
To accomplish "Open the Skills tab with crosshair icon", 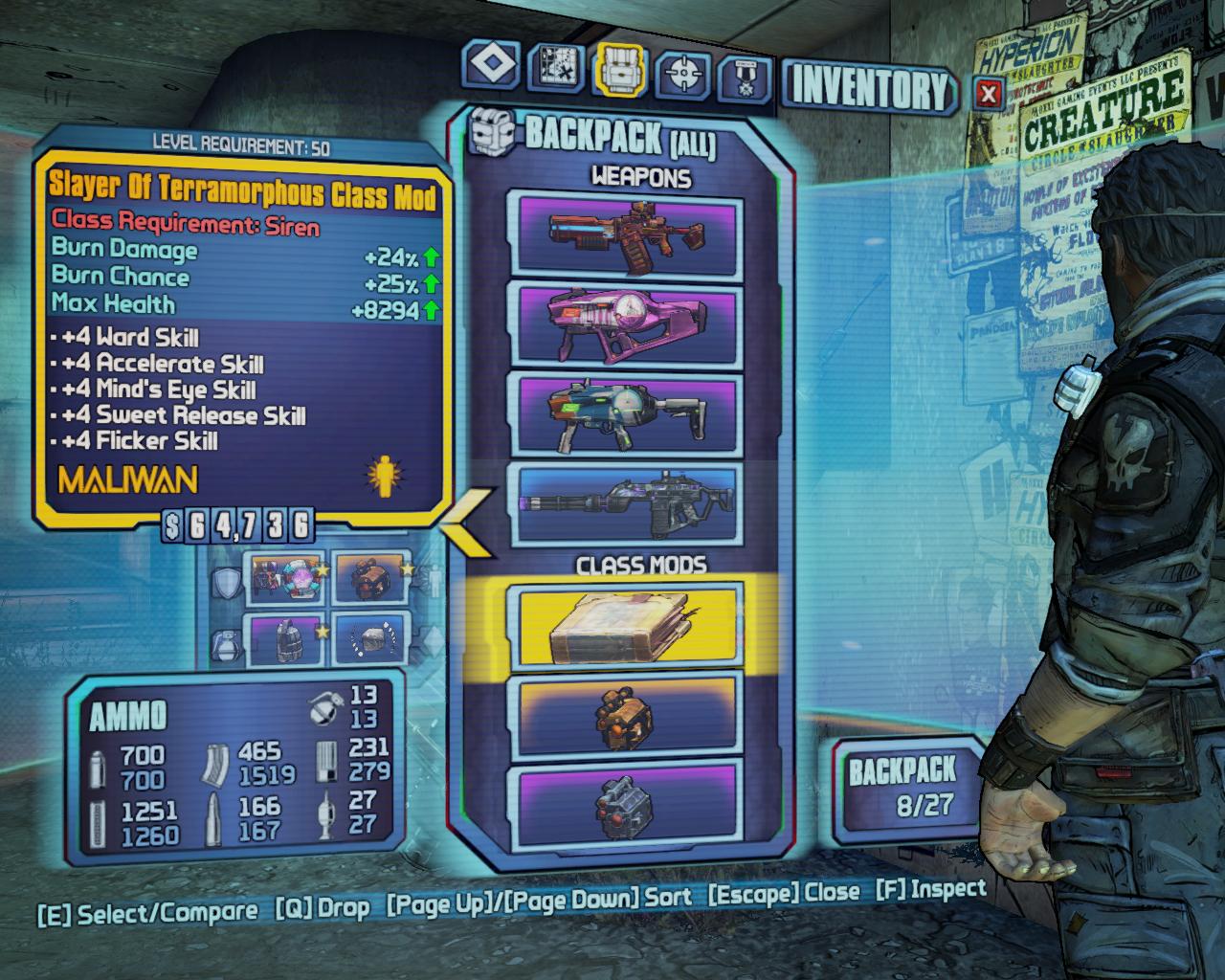I will click(x=683, y=71).
